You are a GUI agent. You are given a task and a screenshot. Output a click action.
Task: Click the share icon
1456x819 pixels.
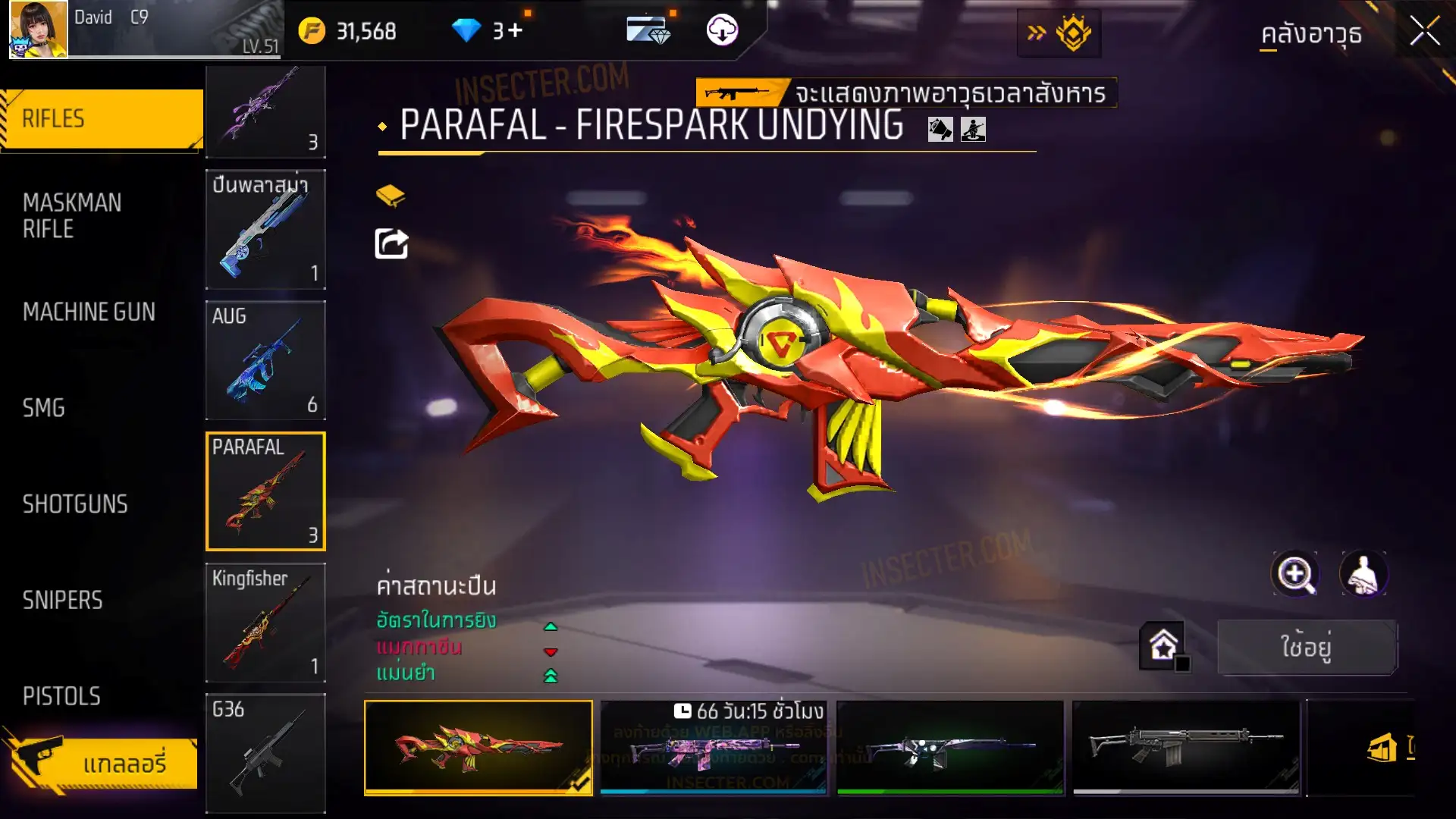(x=391, y=244)
